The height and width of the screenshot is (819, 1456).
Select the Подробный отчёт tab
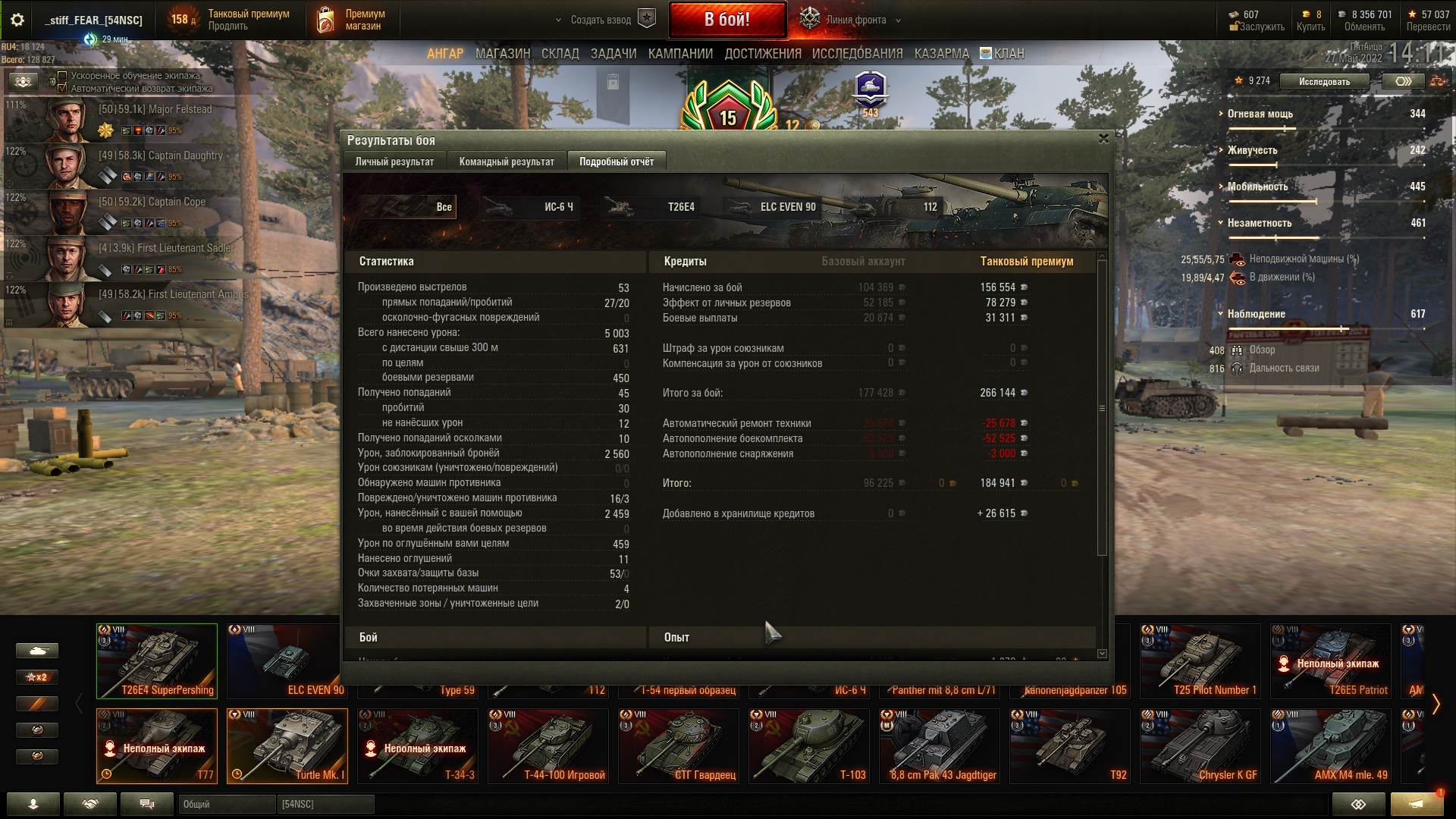[616, 162]
